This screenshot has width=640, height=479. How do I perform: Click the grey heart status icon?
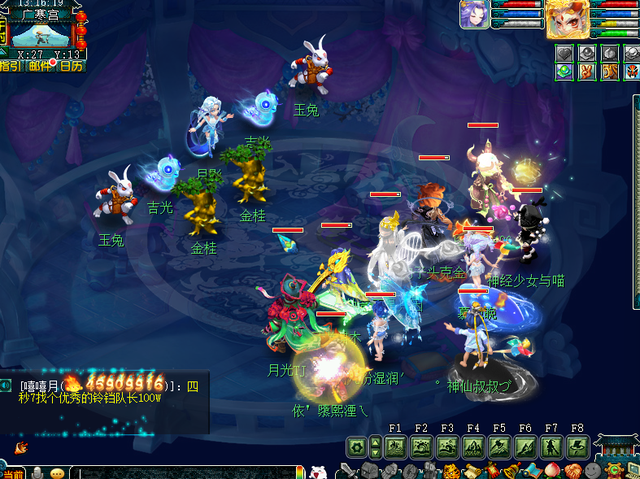tap(566, 52)
